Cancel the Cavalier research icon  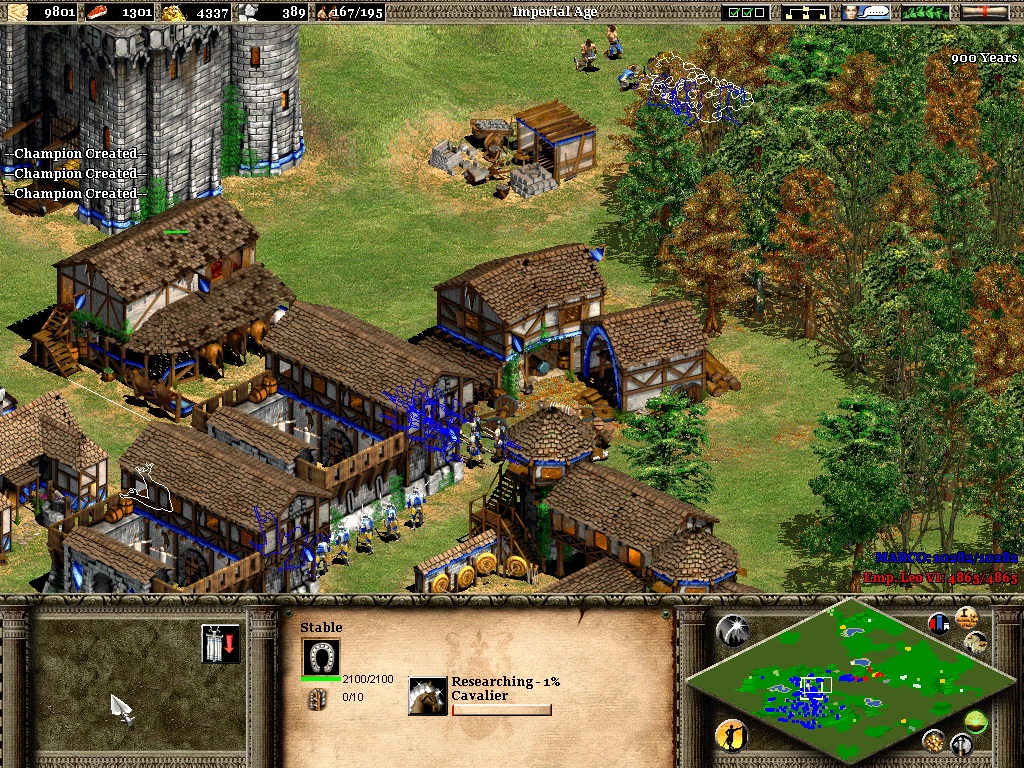(428, 696)
